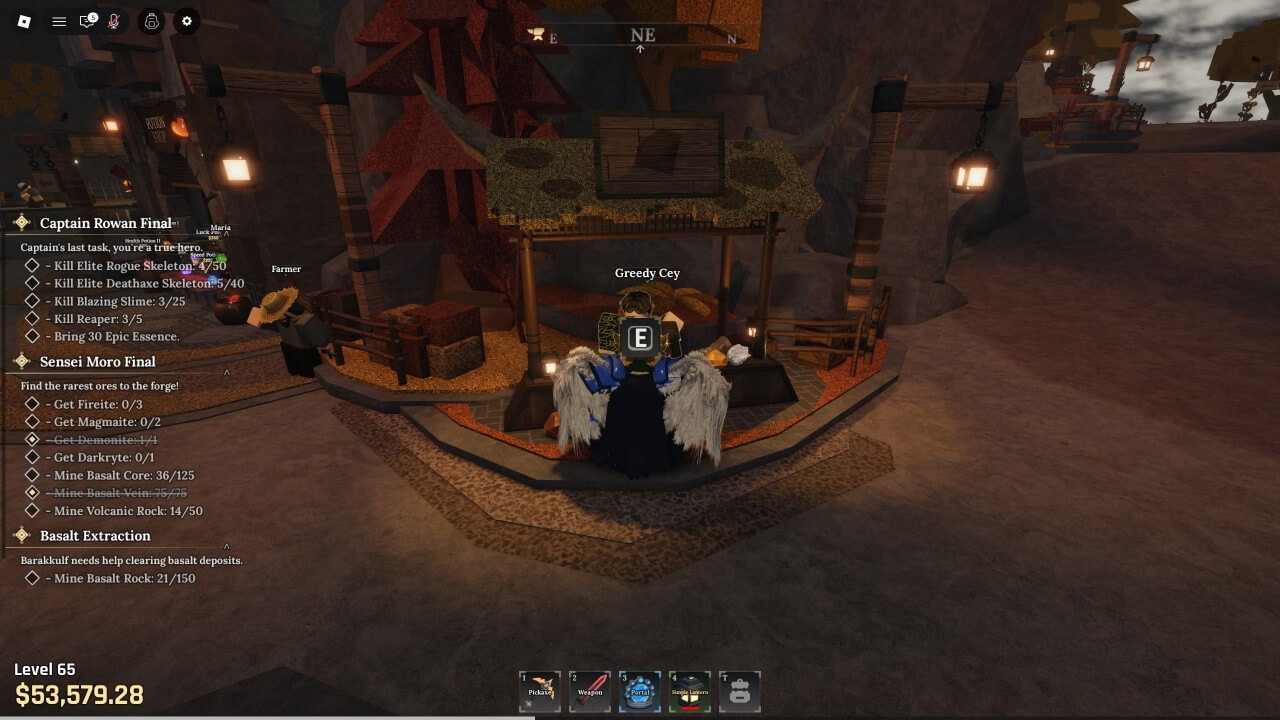Viewport: 1280px width, 720px height.
Task: Select the Portal hotbar slot
Action: [640, 691]
